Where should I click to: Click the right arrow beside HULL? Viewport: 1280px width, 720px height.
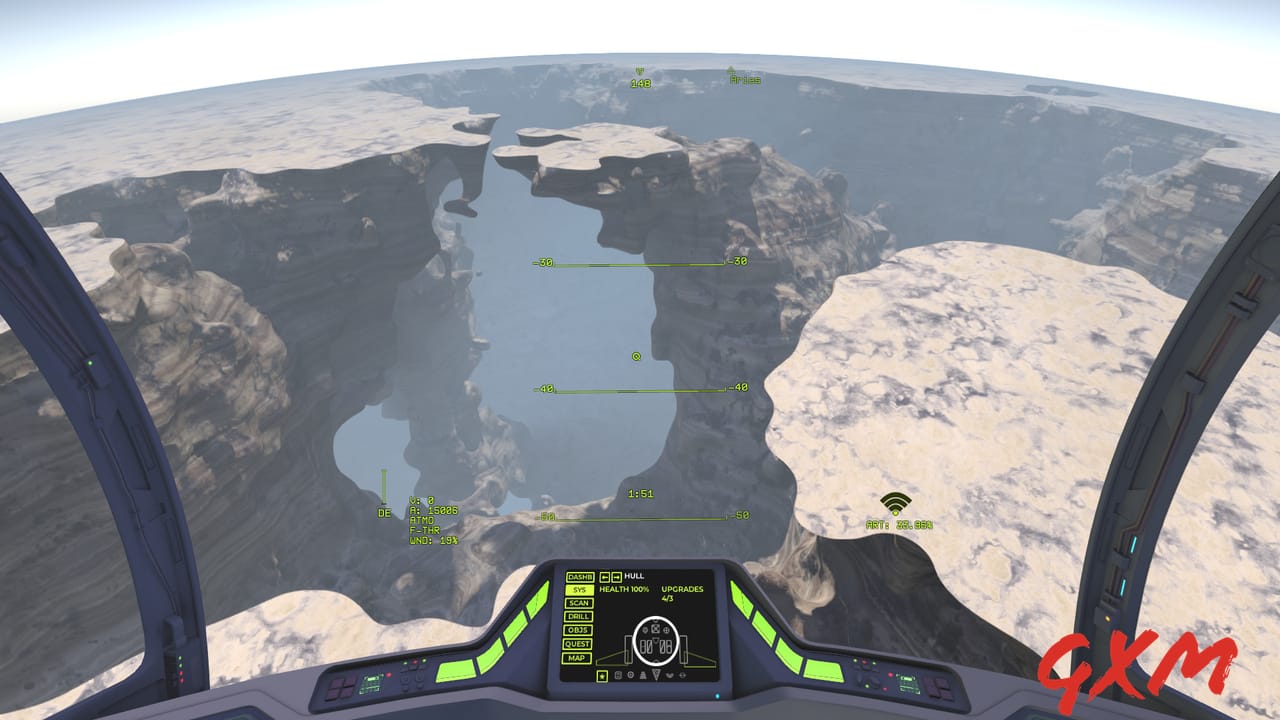[x=618, y=577]
